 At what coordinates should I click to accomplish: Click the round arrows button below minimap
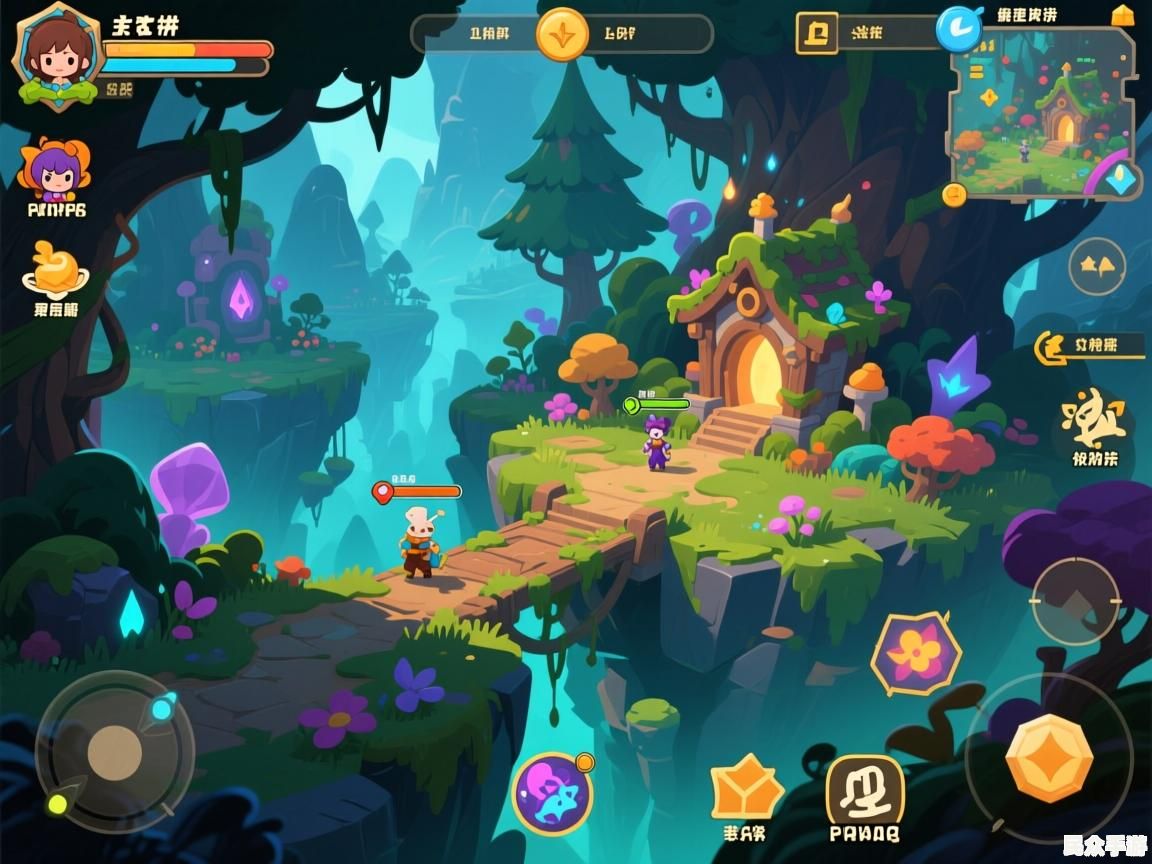pyautogui.click(x=1097, y=266)
